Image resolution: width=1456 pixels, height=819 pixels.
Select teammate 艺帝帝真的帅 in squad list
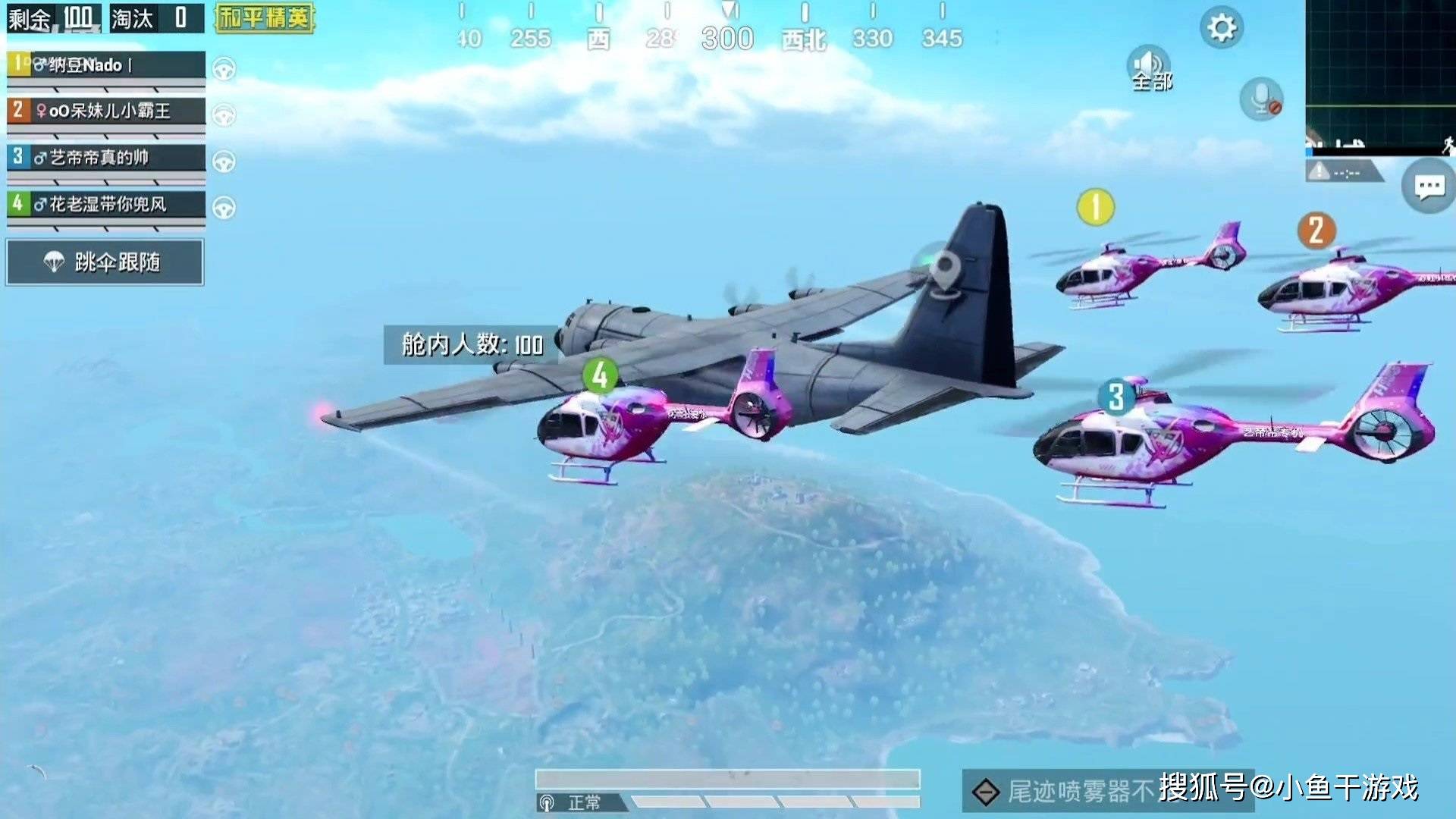pos(106,158)
